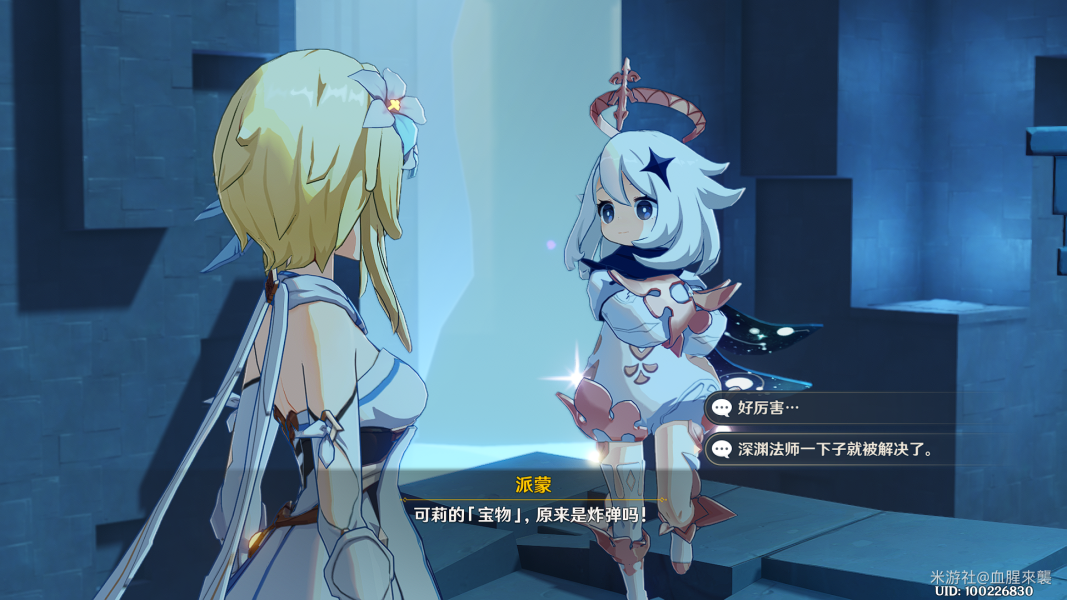Select the reply "深渊法师一下子就被解决了。"
This screenshot has width=1067, height=600.
835,449
